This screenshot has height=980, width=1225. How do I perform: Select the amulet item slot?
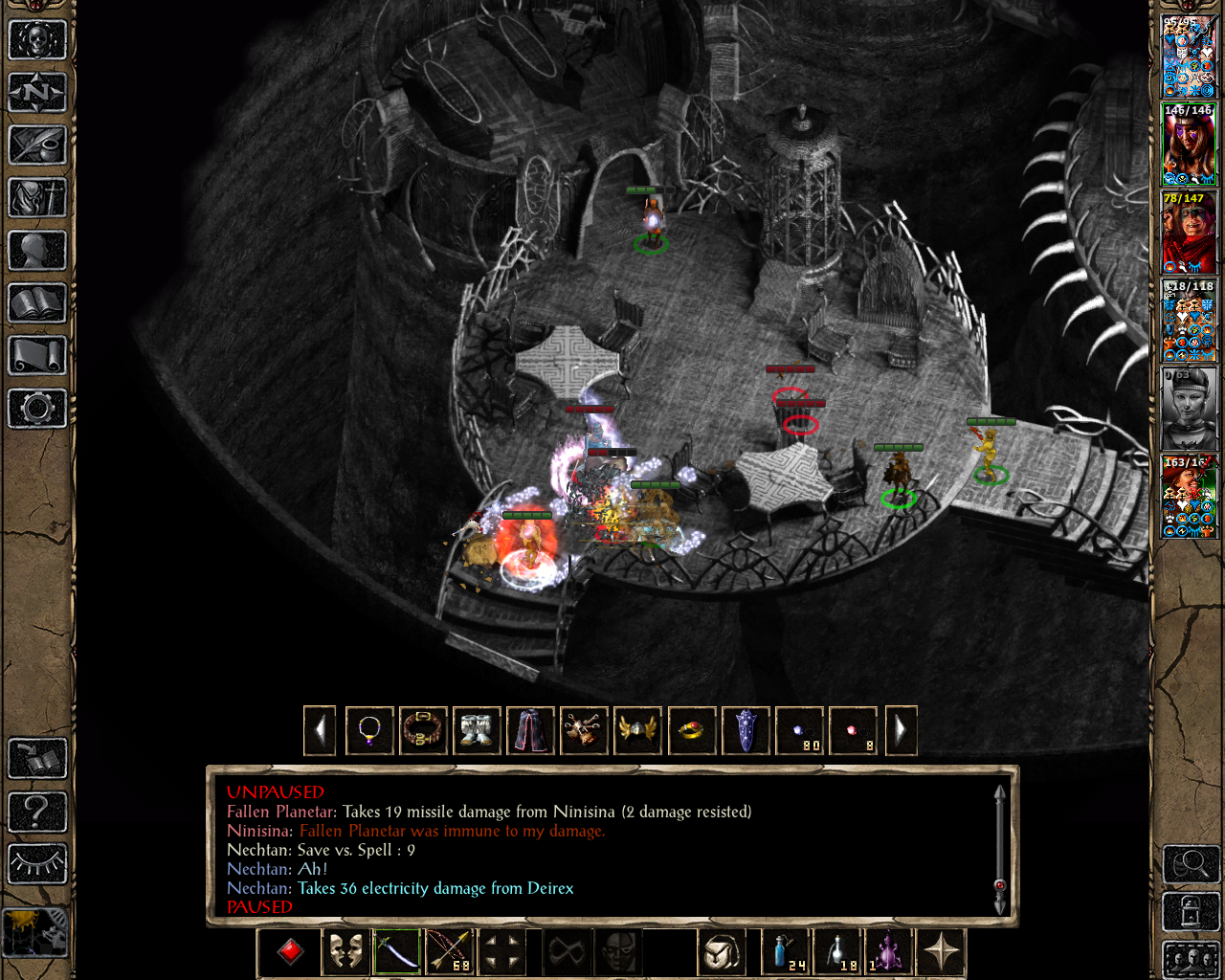point(369,731)
